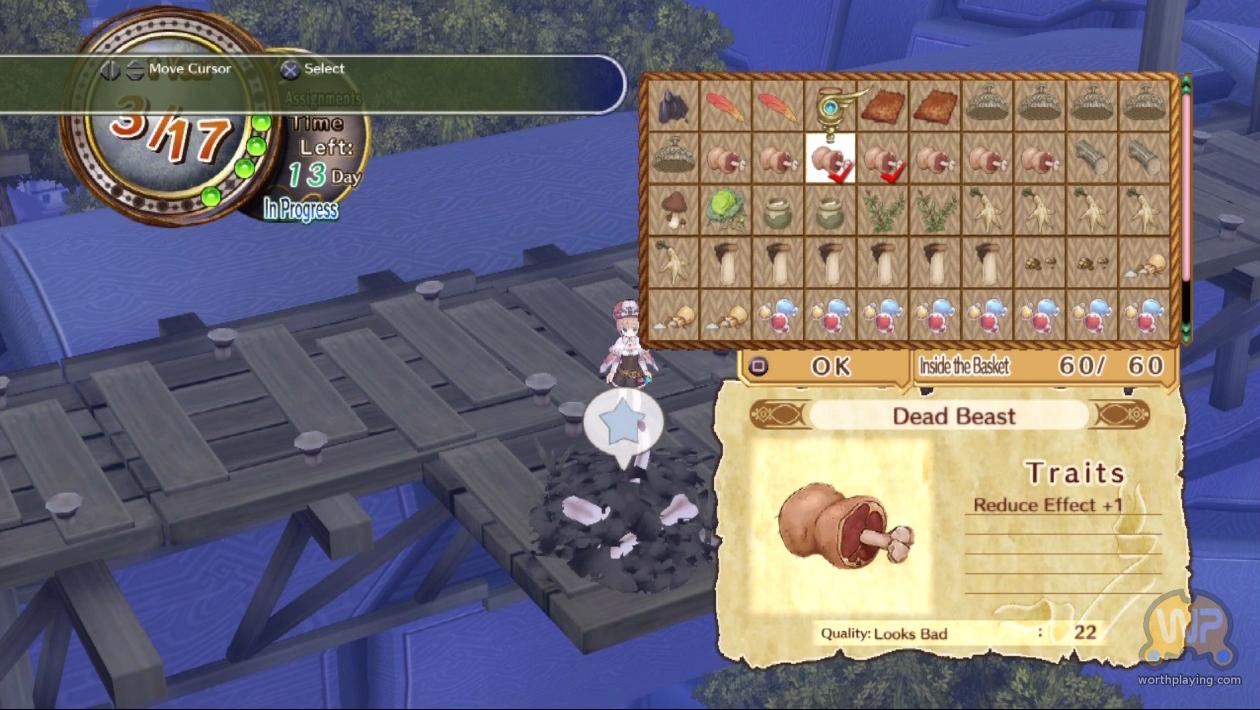Select the green cabbage item
This screenshot has width=1260, height=710.
pyautogui.click(x=725, y=209)
